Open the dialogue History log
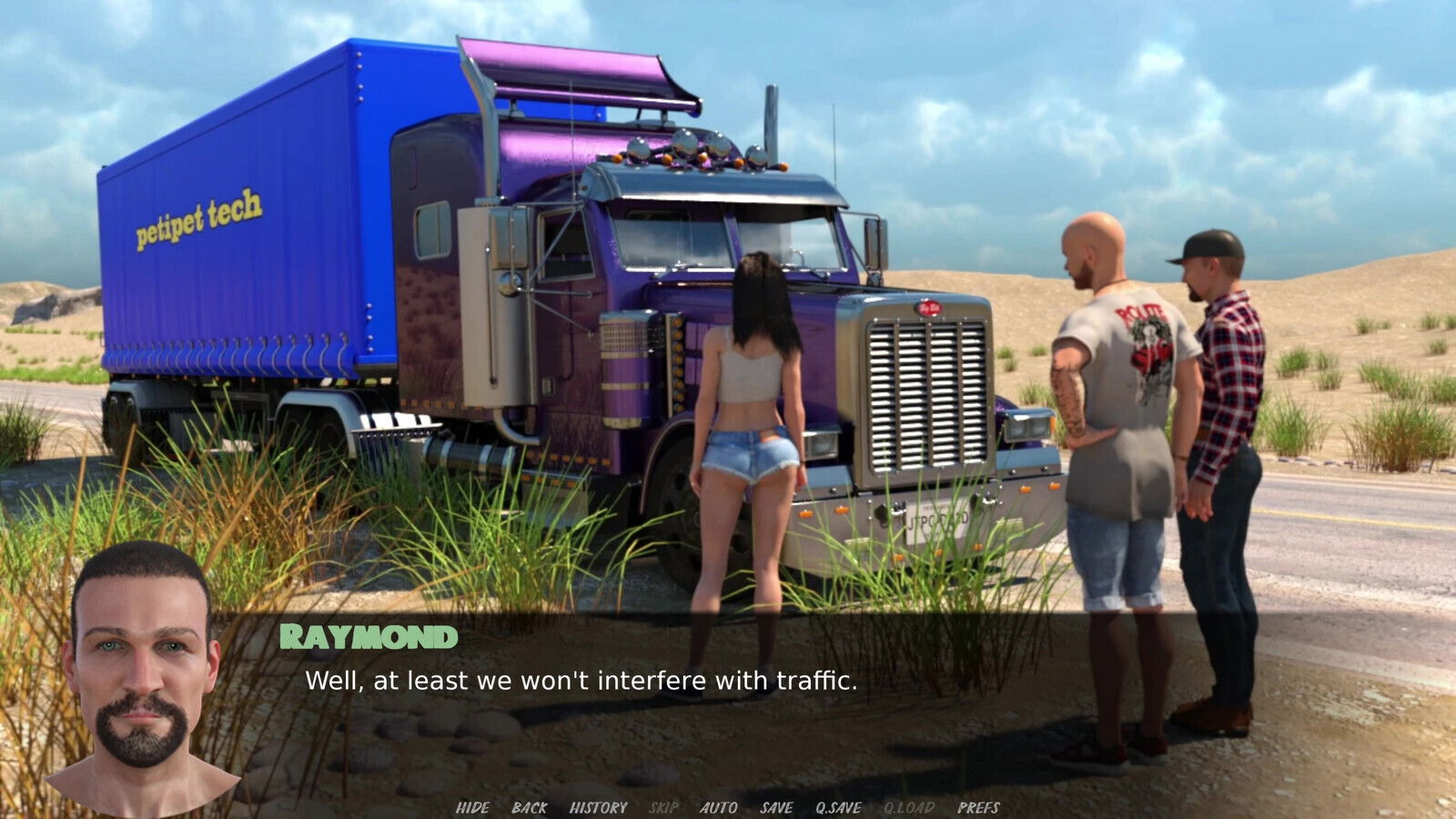The width and height of the screenshot is (1456, 819). (x=598, y=807)
